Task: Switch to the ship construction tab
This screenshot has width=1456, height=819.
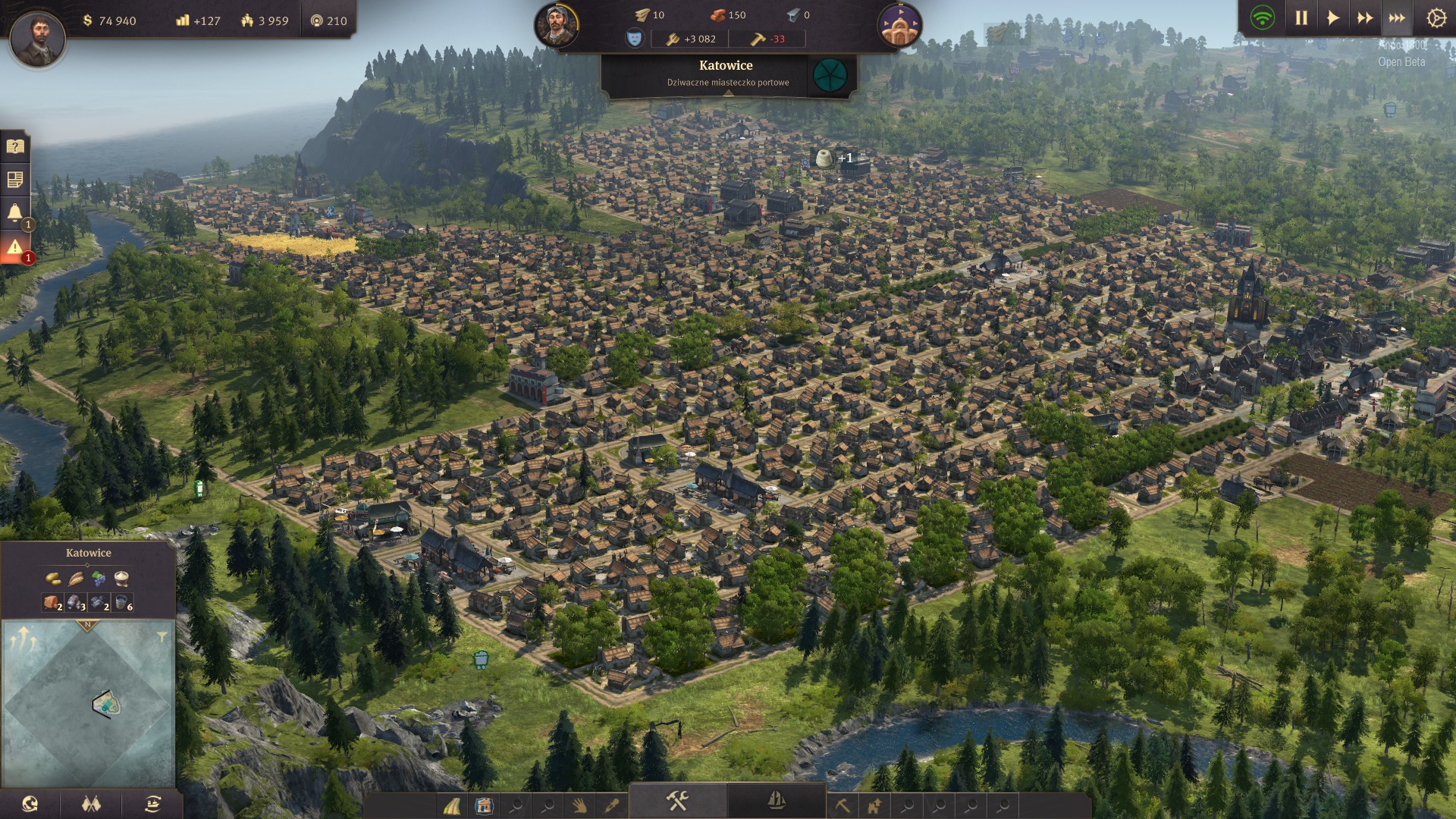Action: pos(777,801)
